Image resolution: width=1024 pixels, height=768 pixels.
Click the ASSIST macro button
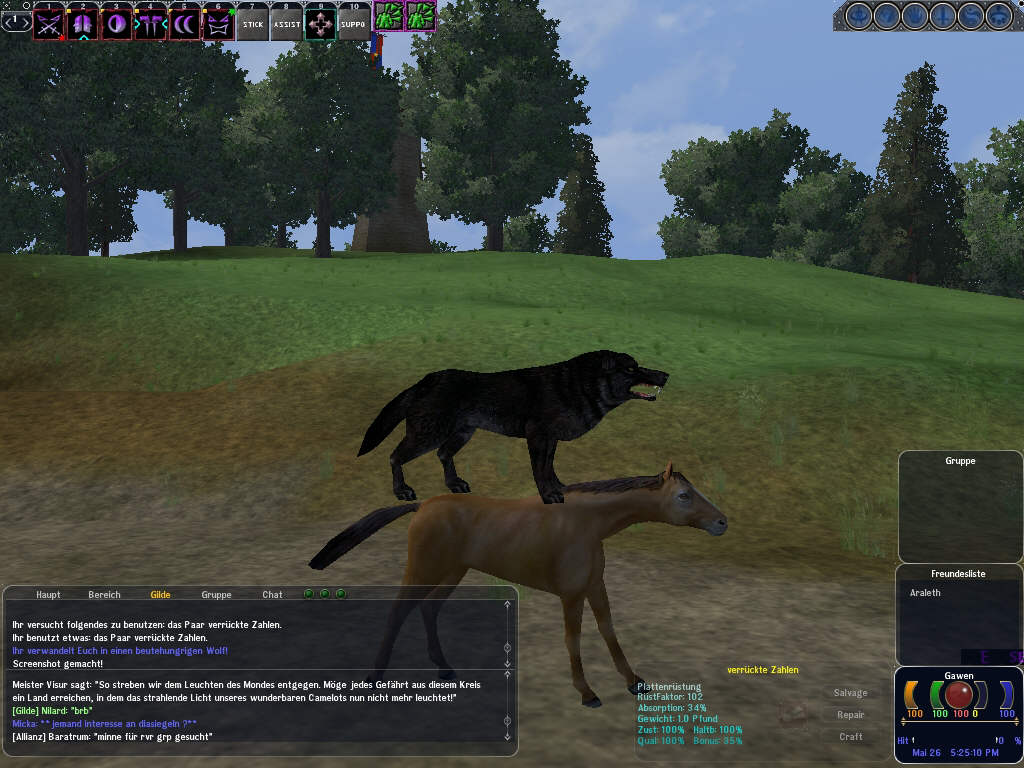287,24
